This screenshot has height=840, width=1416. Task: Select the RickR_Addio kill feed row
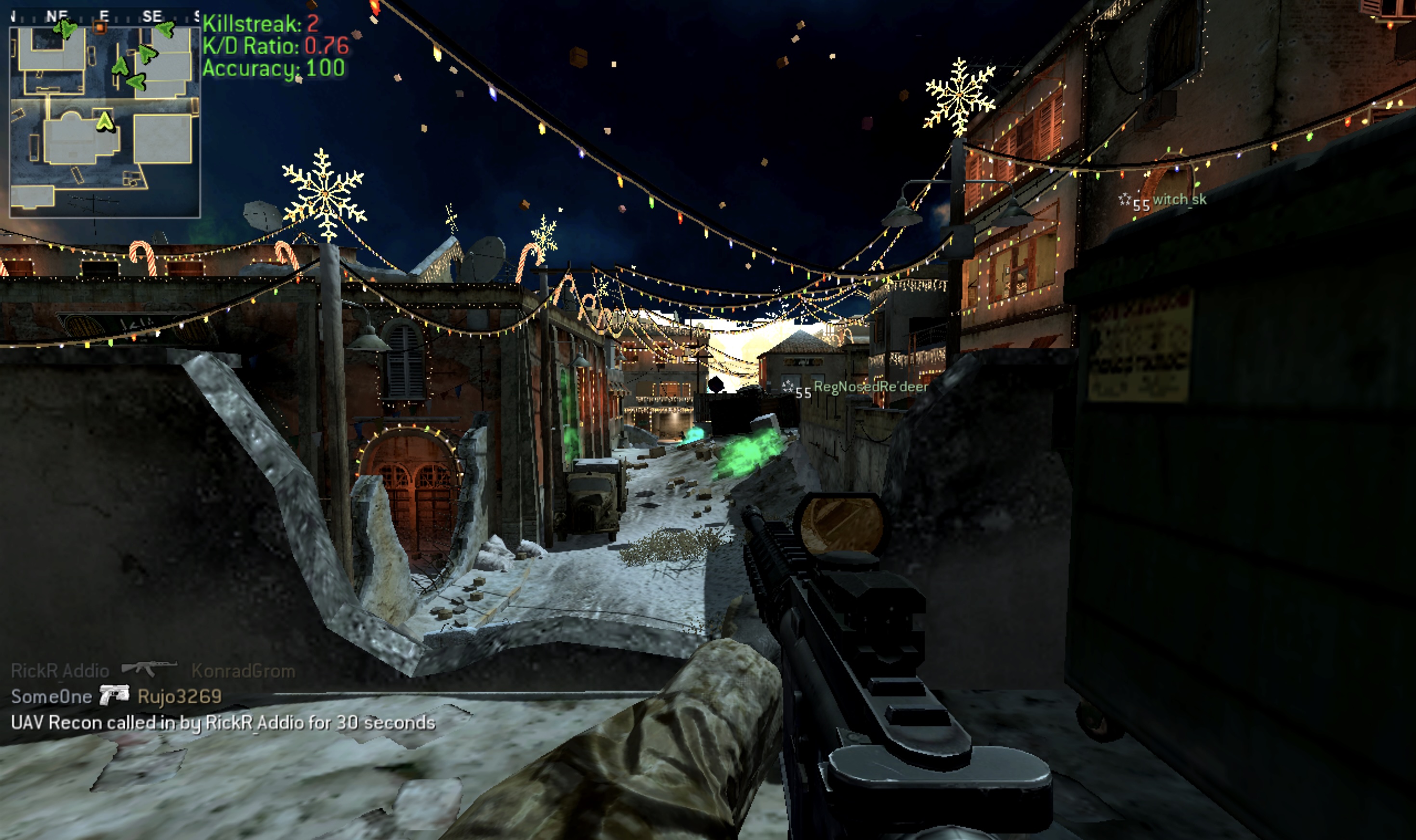pyautogui.click(x=153, y=671)
